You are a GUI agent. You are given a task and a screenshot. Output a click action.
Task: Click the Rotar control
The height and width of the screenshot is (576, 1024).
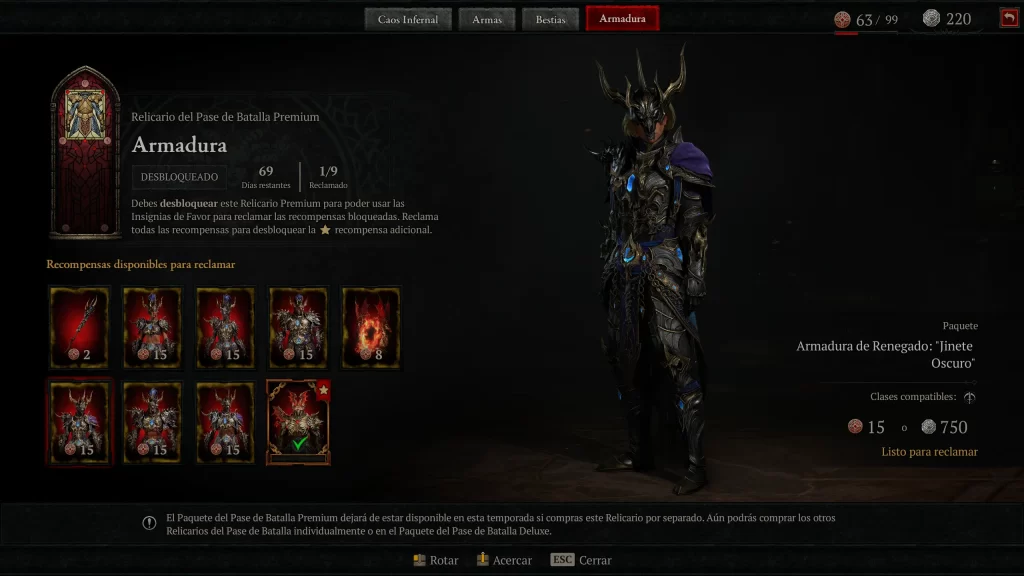[435, 560]
